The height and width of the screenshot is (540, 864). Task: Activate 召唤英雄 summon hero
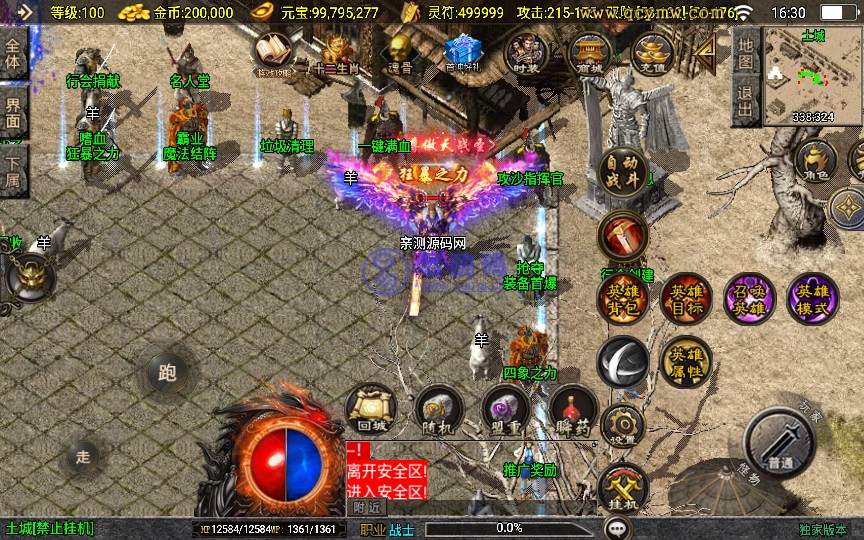point(749,298)
